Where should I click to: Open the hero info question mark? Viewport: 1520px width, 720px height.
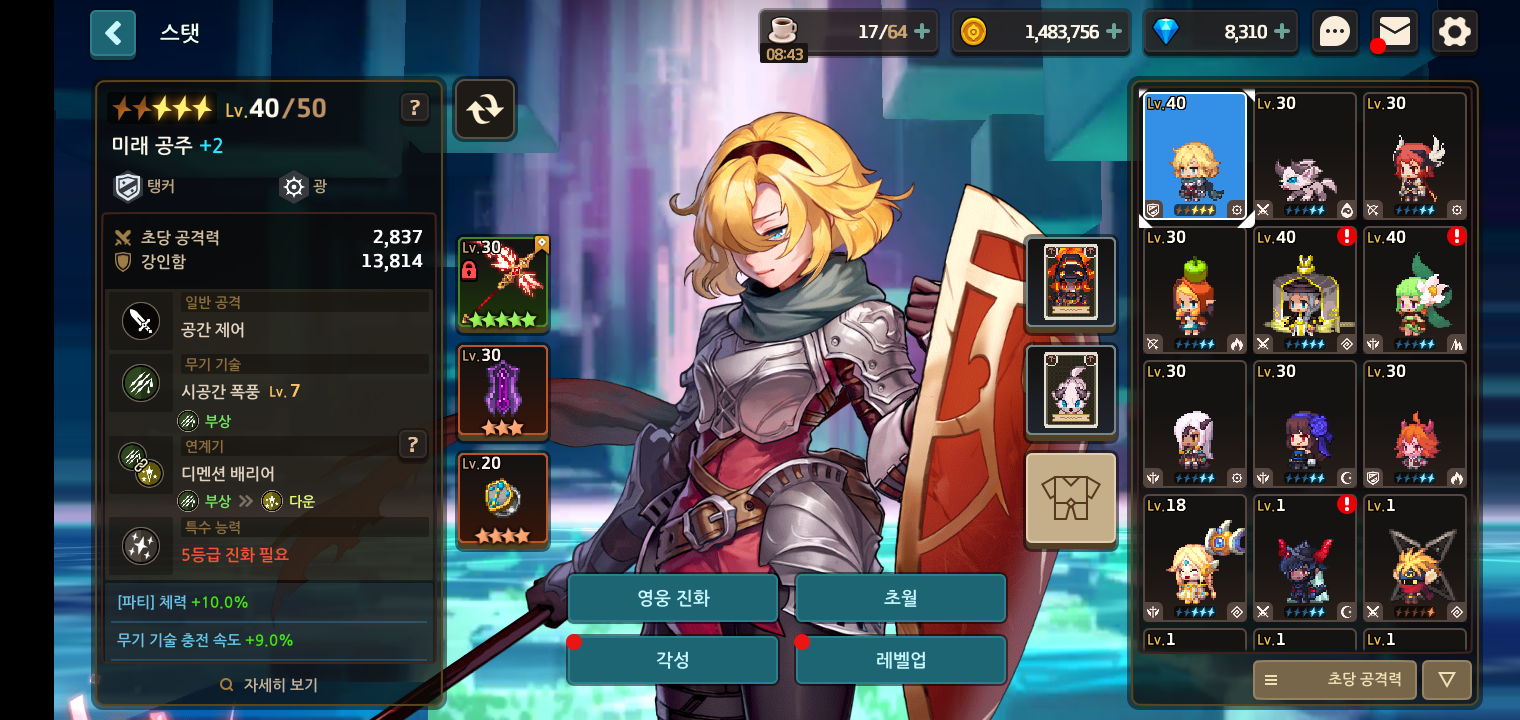[x=414, y=107]
